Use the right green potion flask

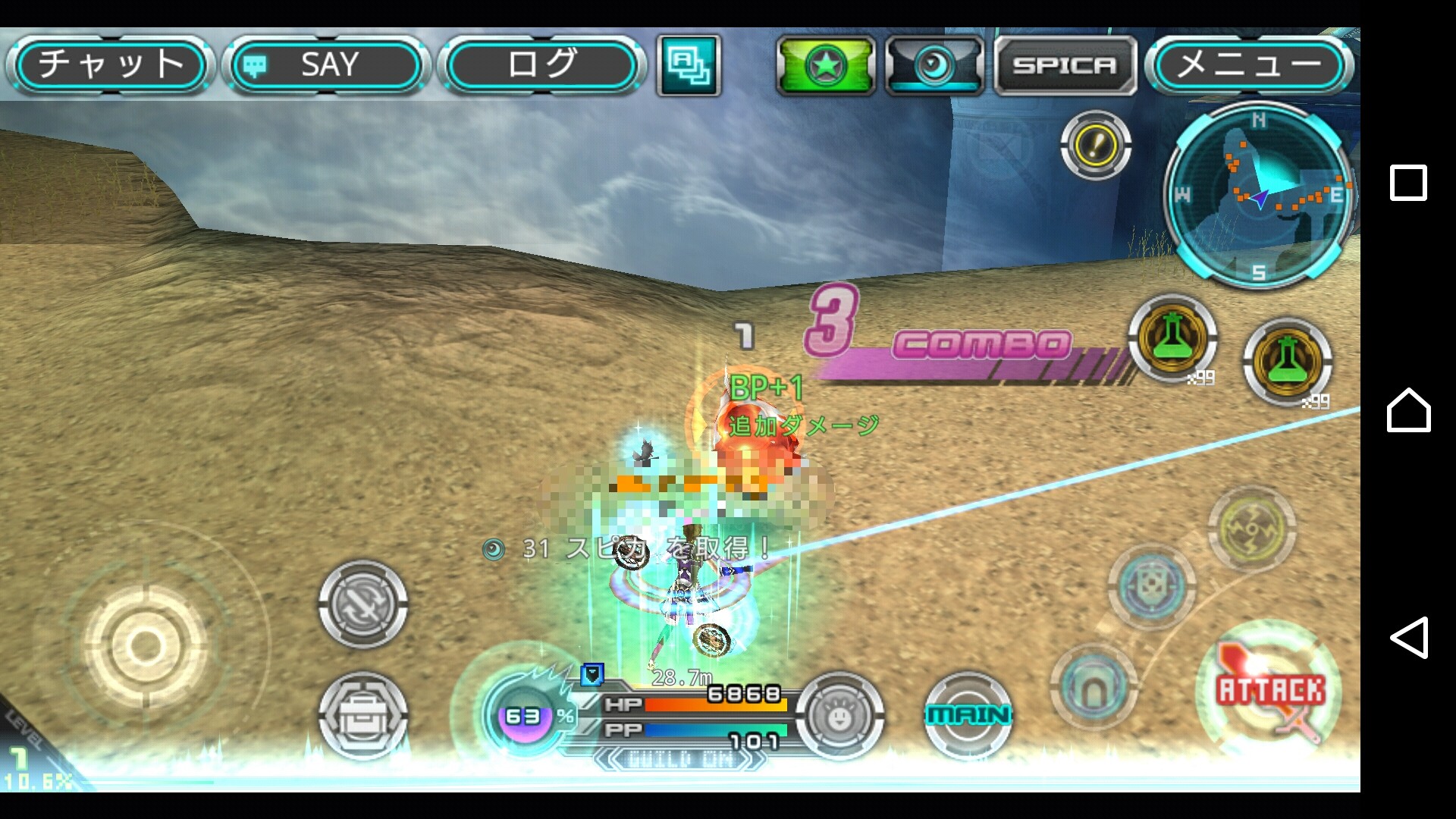pos(1287,362)
